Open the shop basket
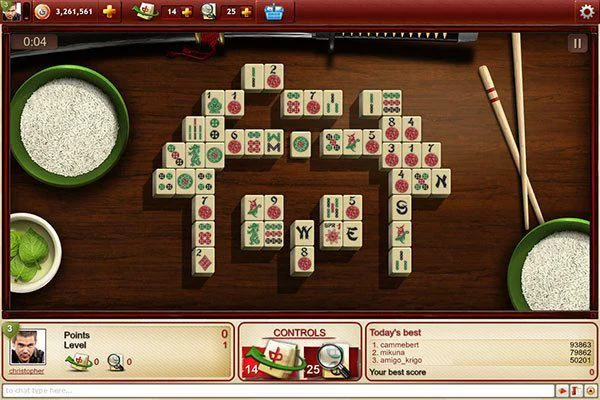This screenshot has width=600, height=400. click(x=273, y=11)
